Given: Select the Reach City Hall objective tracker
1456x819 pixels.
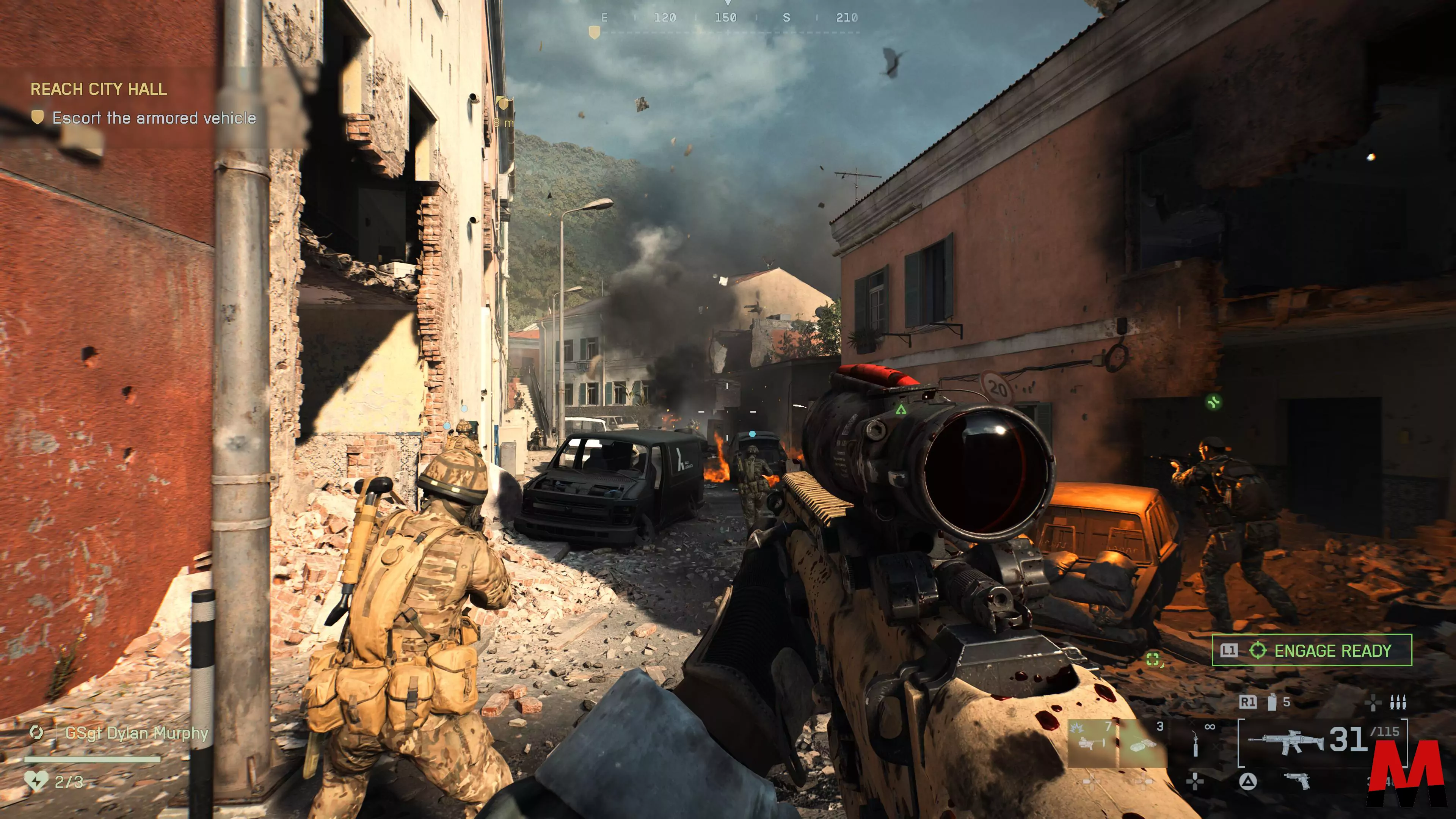Looking at the screenshot, I should [x=98, y=89].
